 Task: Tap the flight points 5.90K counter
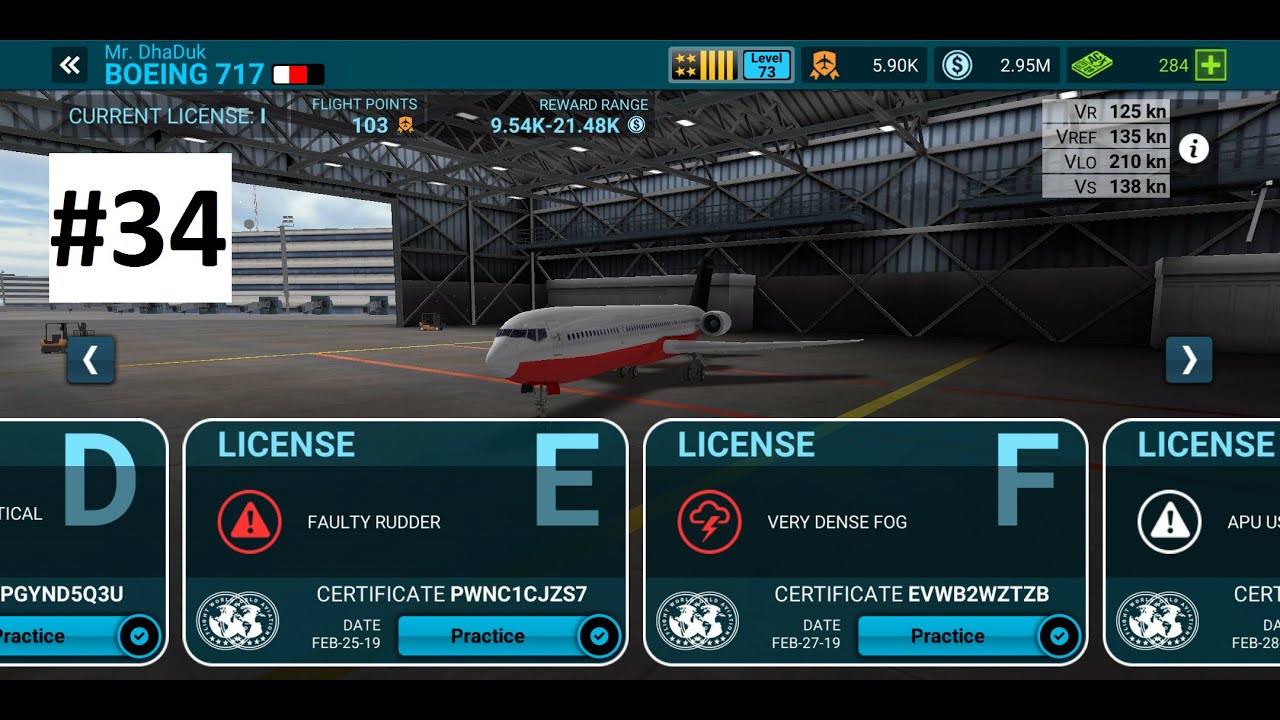(870, 66)
